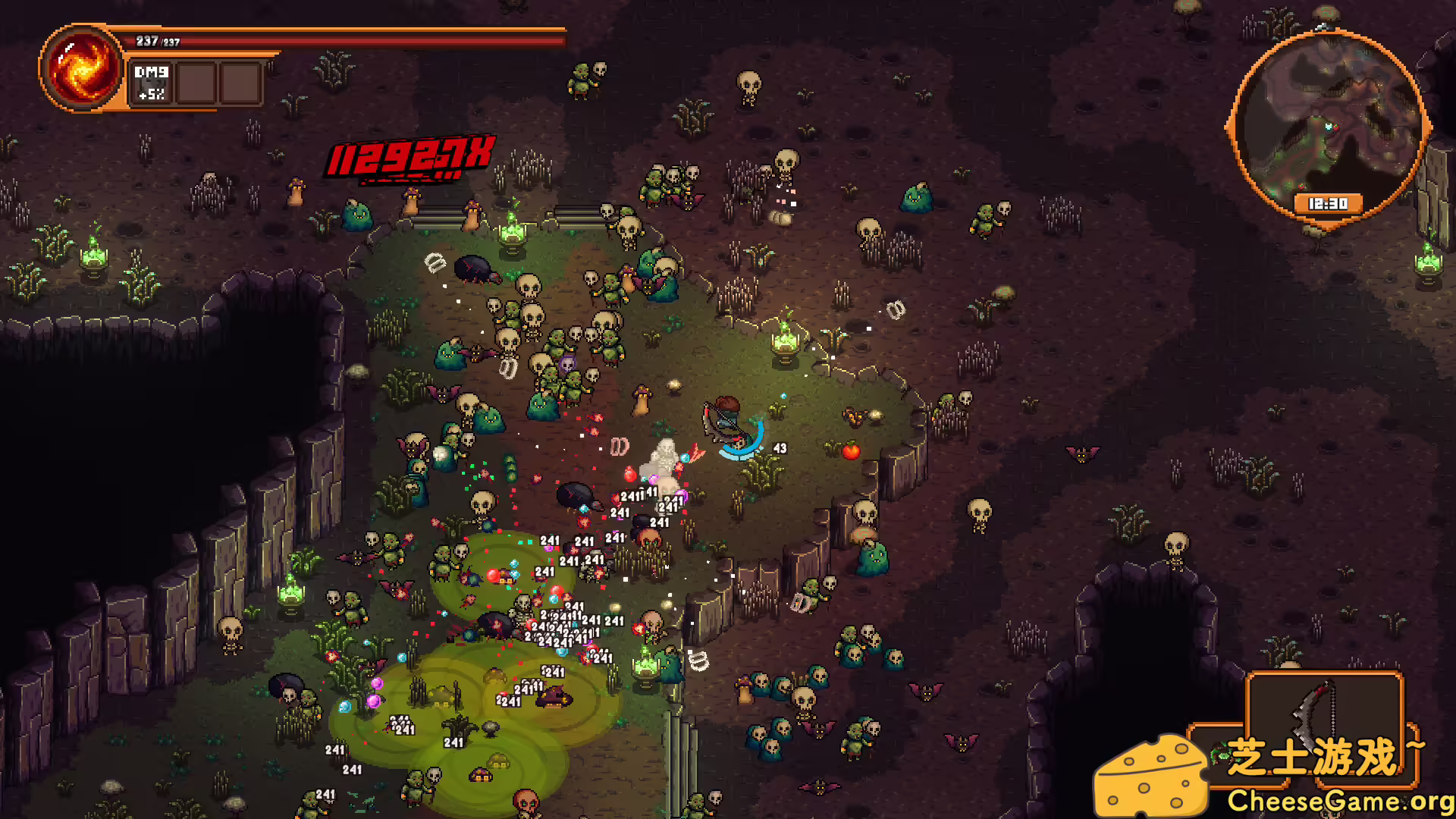Image resolution: width=1456 pixels, height=819 pixels.
Task: Visit the CheeseGame.org watermark link
Action: point(1339,800)
